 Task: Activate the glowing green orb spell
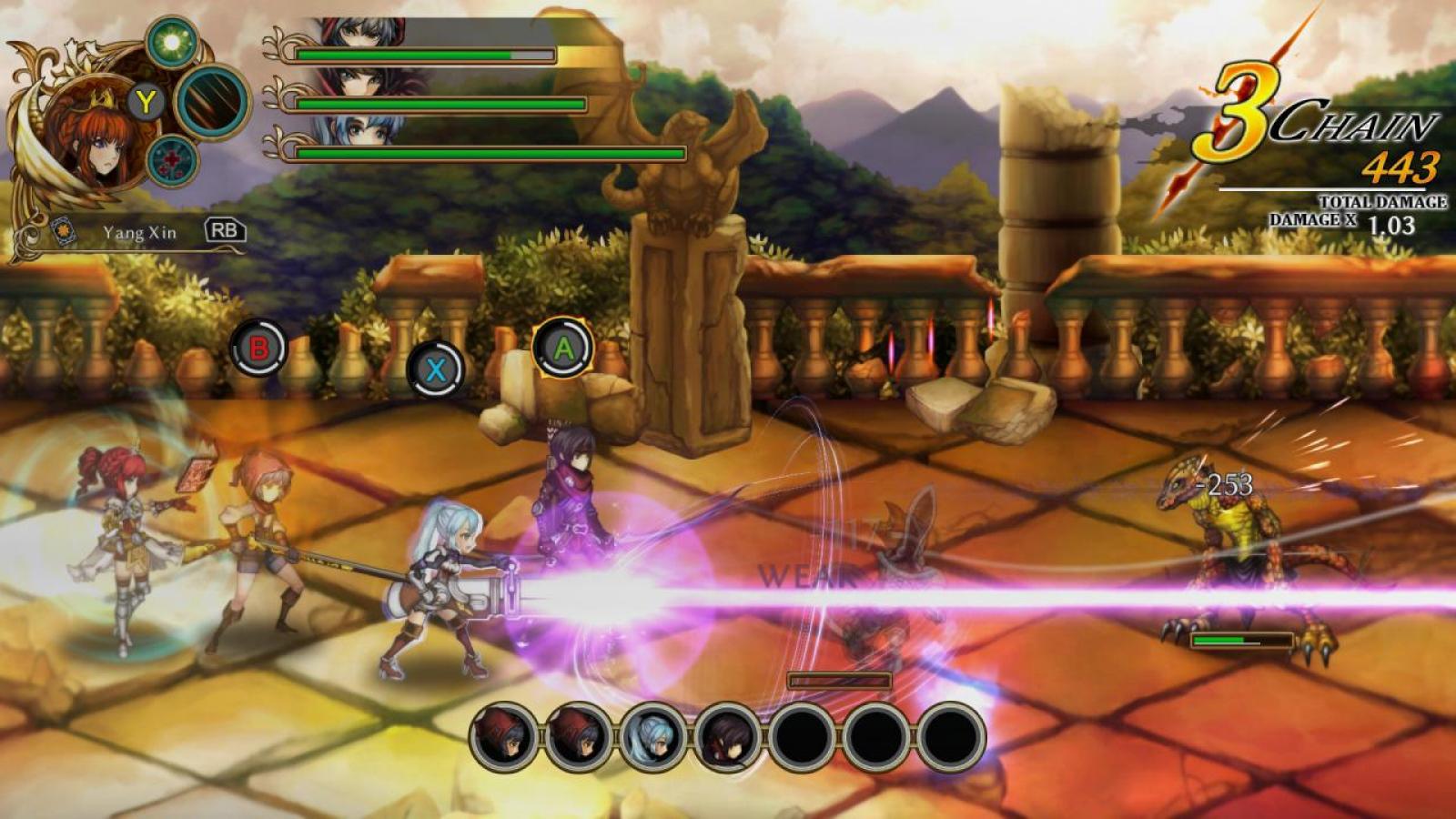170,42
